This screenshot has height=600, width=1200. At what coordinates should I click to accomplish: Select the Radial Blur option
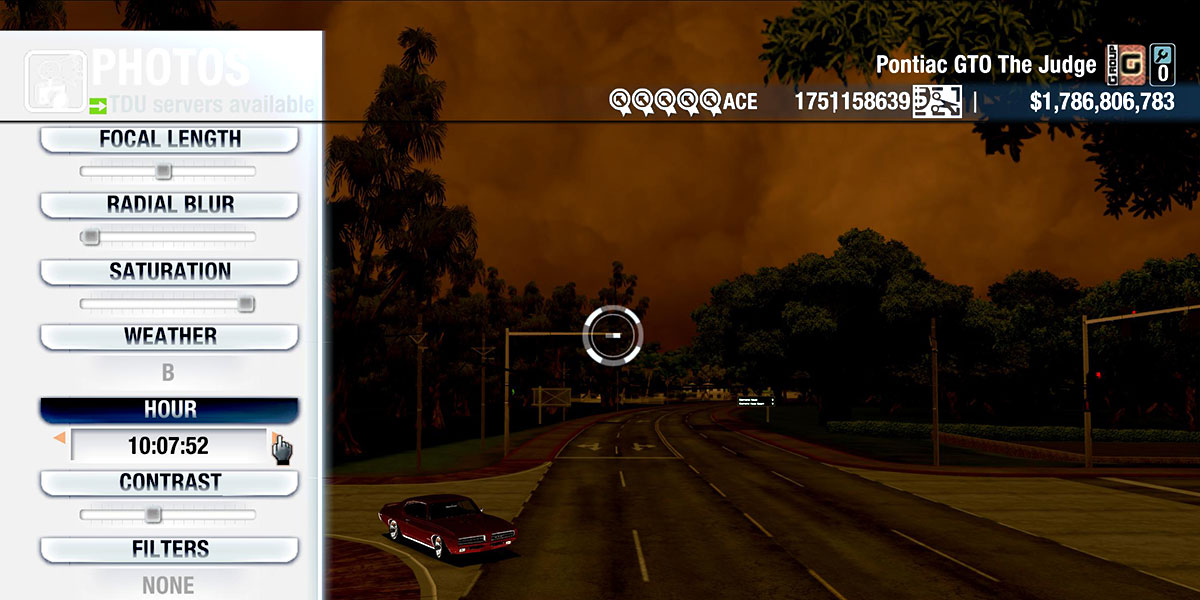(169, 205)
